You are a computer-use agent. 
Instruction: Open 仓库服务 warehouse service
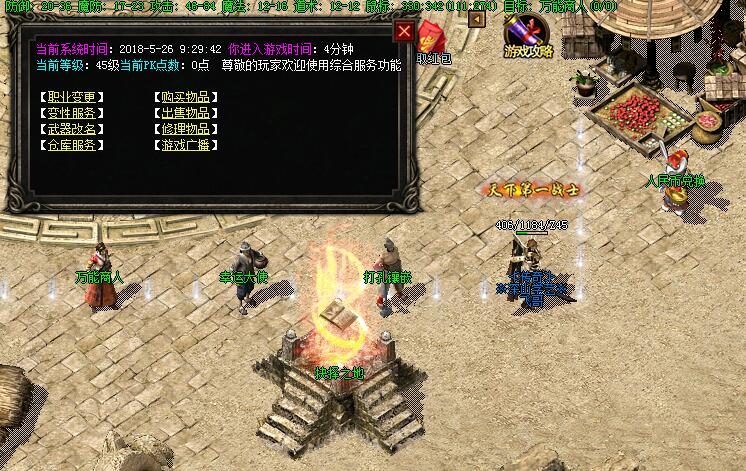coord(72,145)
